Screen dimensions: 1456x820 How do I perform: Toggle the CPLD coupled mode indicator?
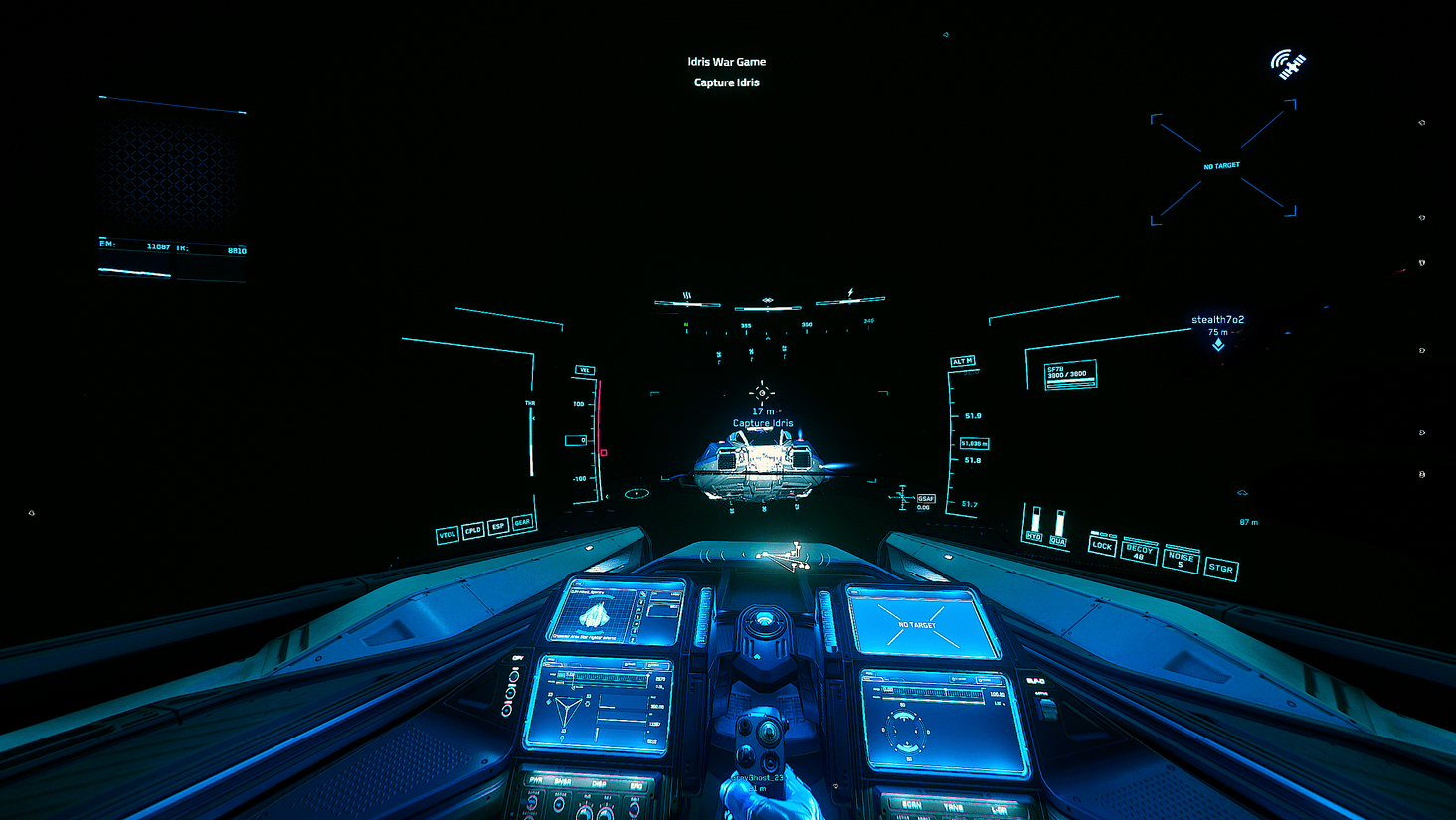pyautogui.click(x=473, y=530)
